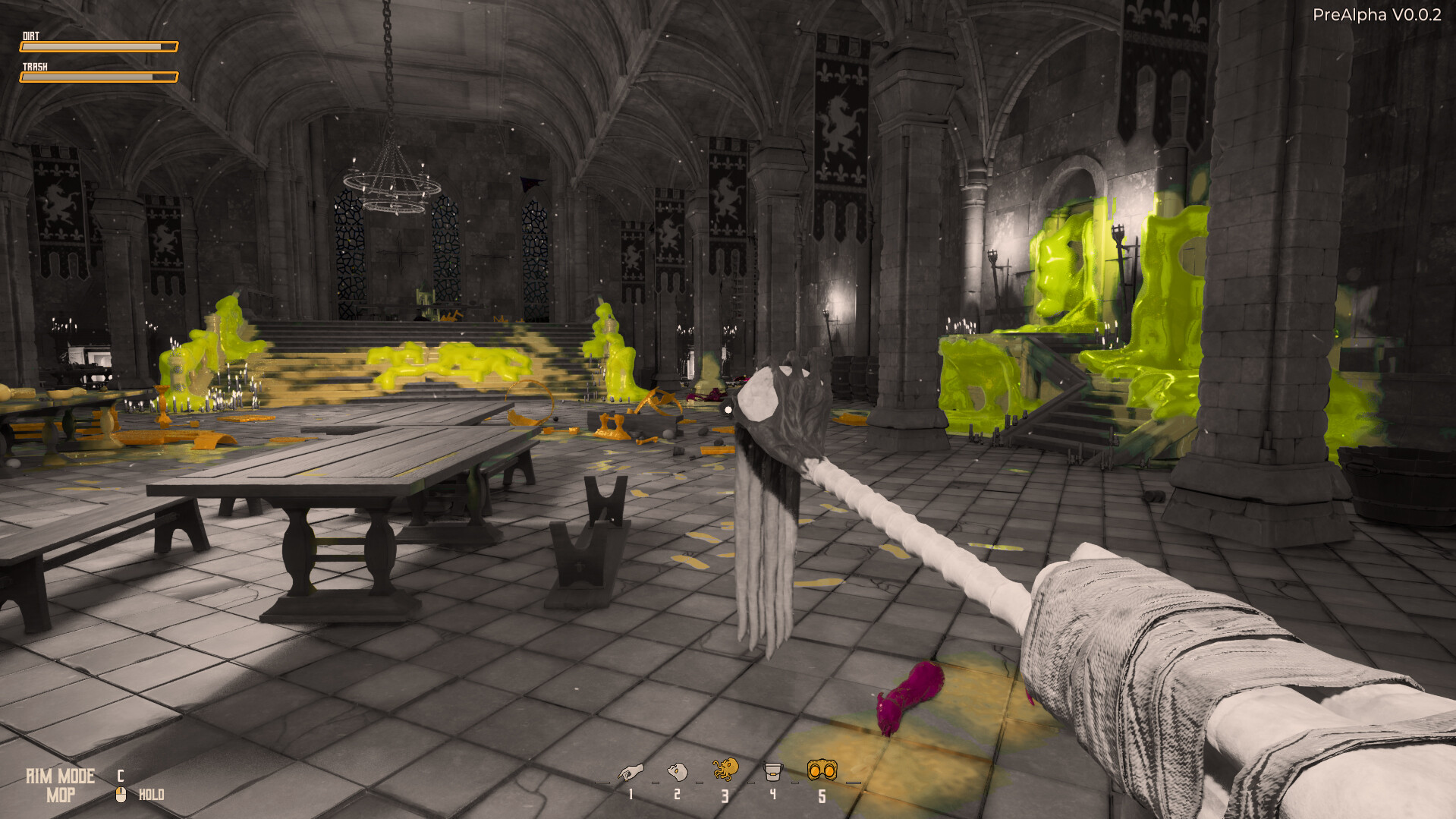The image size is (1456, 819).
Task: Select the pointing hand tool in hotbar slot 1
Action: pos(631,773)
